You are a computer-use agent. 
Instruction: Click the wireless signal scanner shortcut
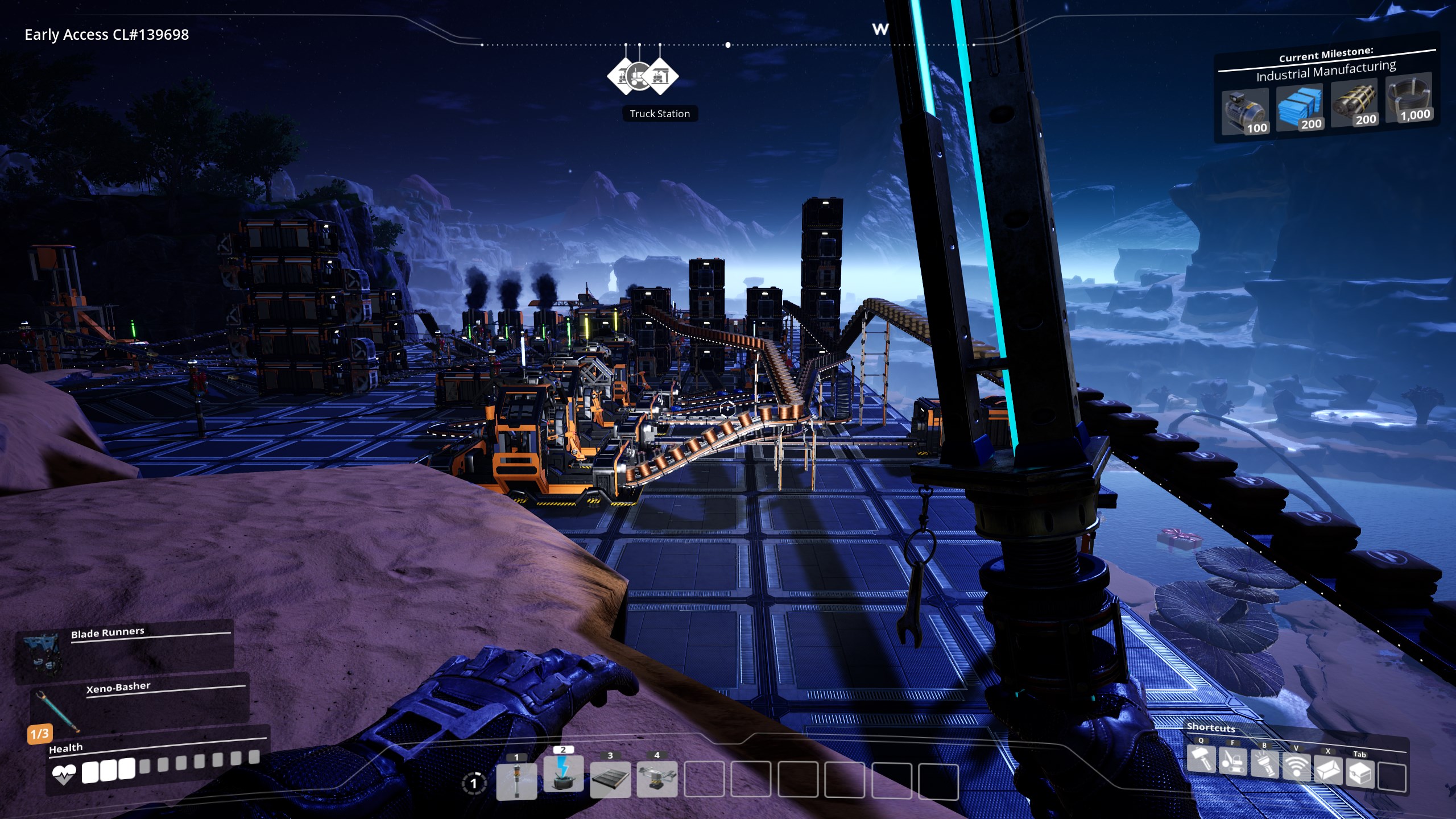coord(1296,767)
